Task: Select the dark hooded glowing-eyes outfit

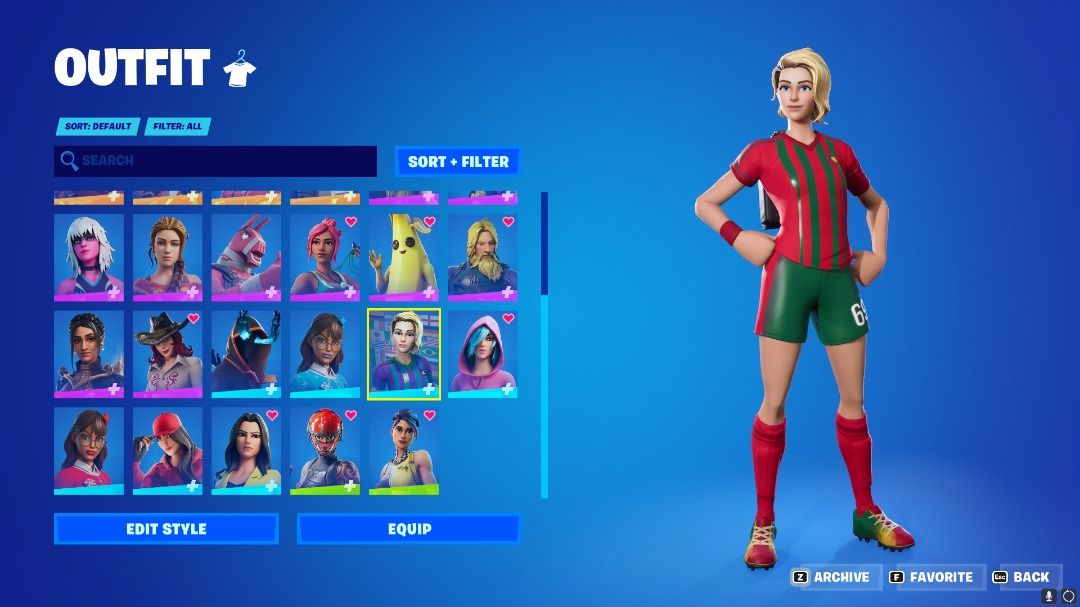Action: pos(246,353)
